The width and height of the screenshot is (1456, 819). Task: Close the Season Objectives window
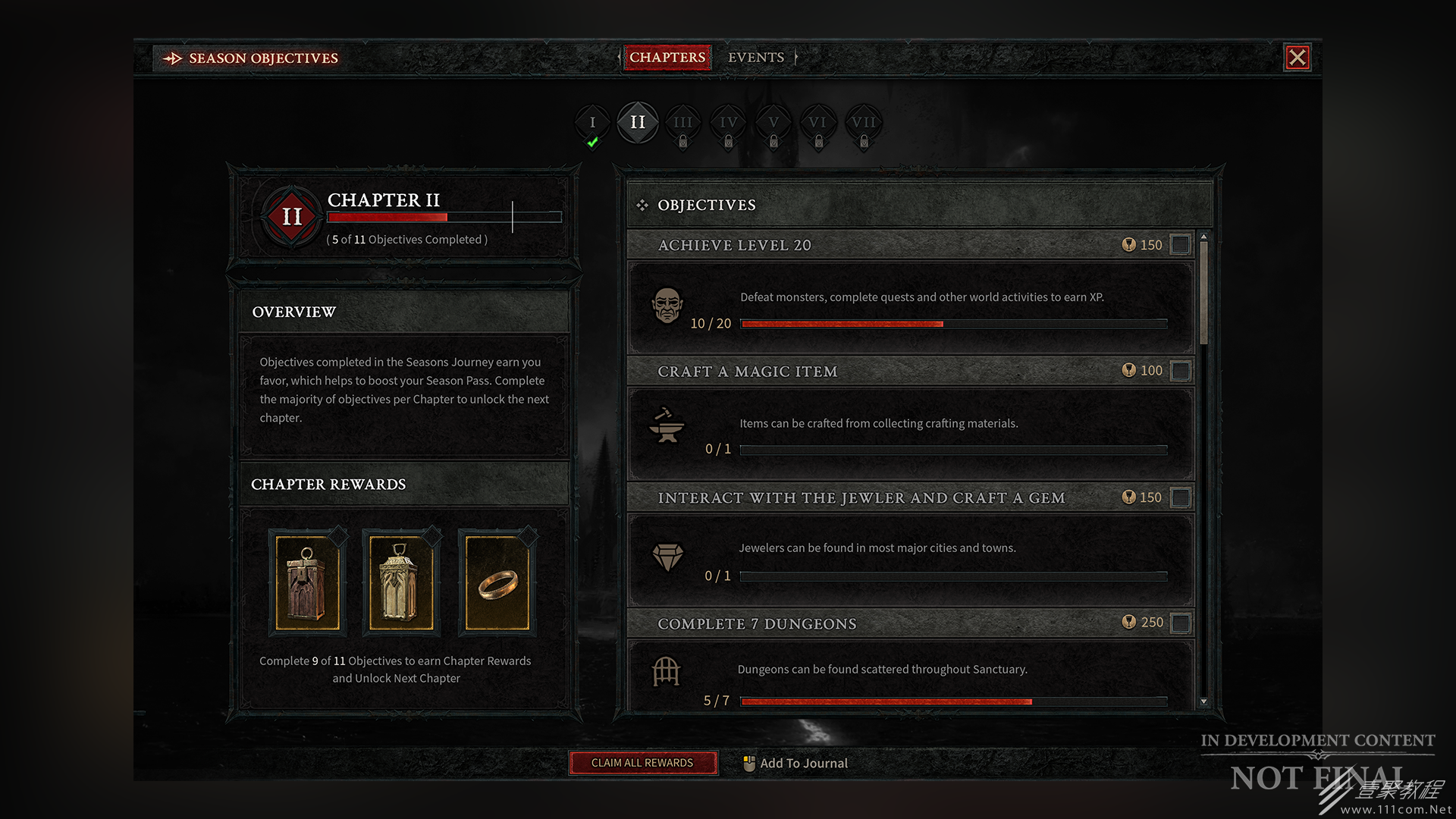[x=1297, y=58]
